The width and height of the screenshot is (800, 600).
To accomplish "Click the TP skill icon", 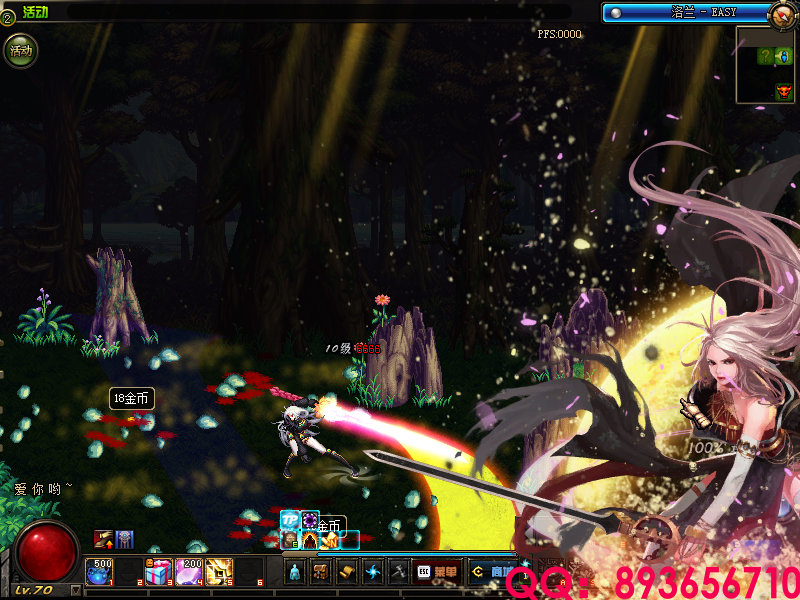I will pyautogui.click(x=290, y=520).
